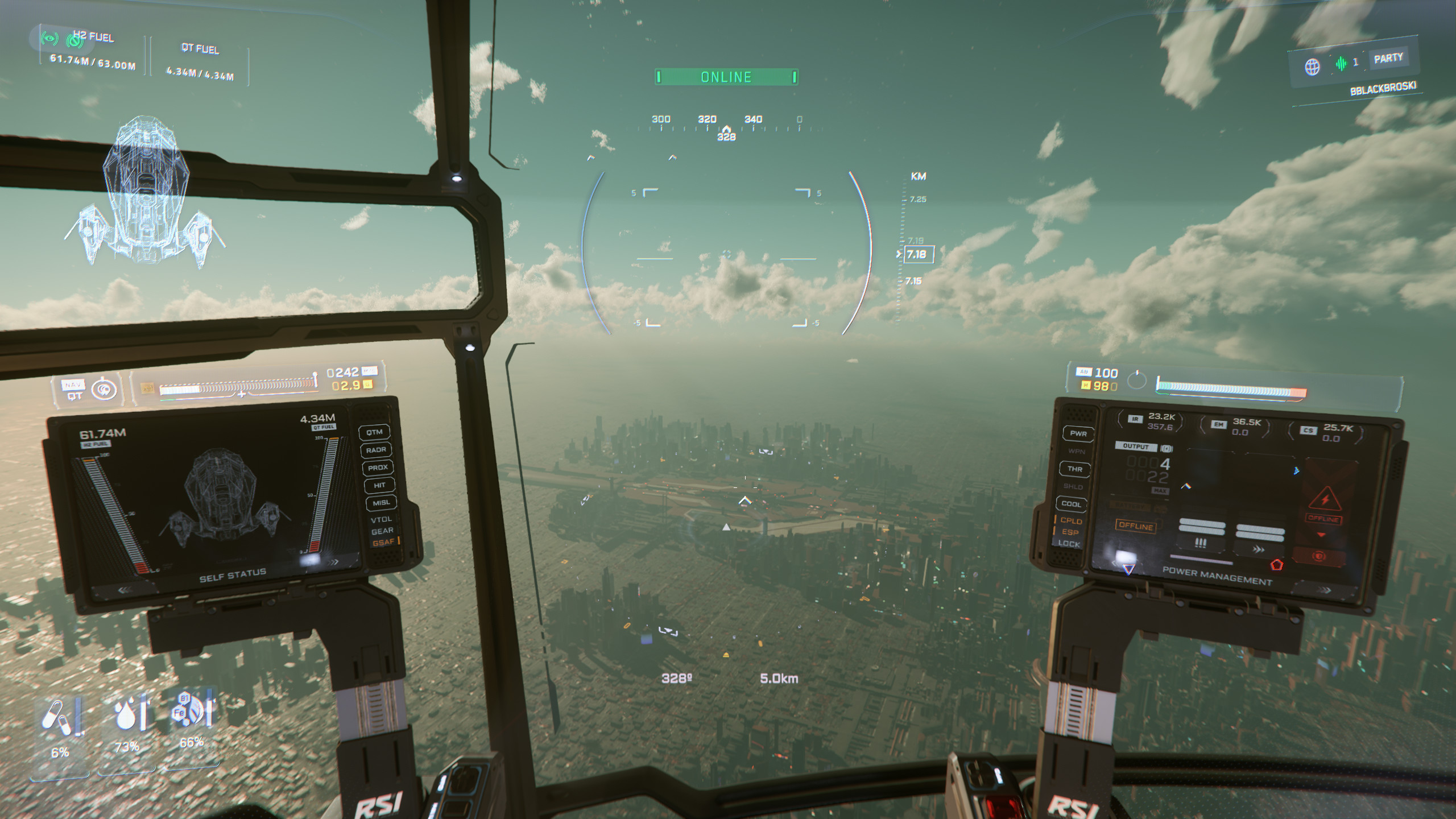Image resolution: width=1456 pixels, height=819 pixels.
Task: Toggle the PWR power button
Action: [x=1078, y=433]
